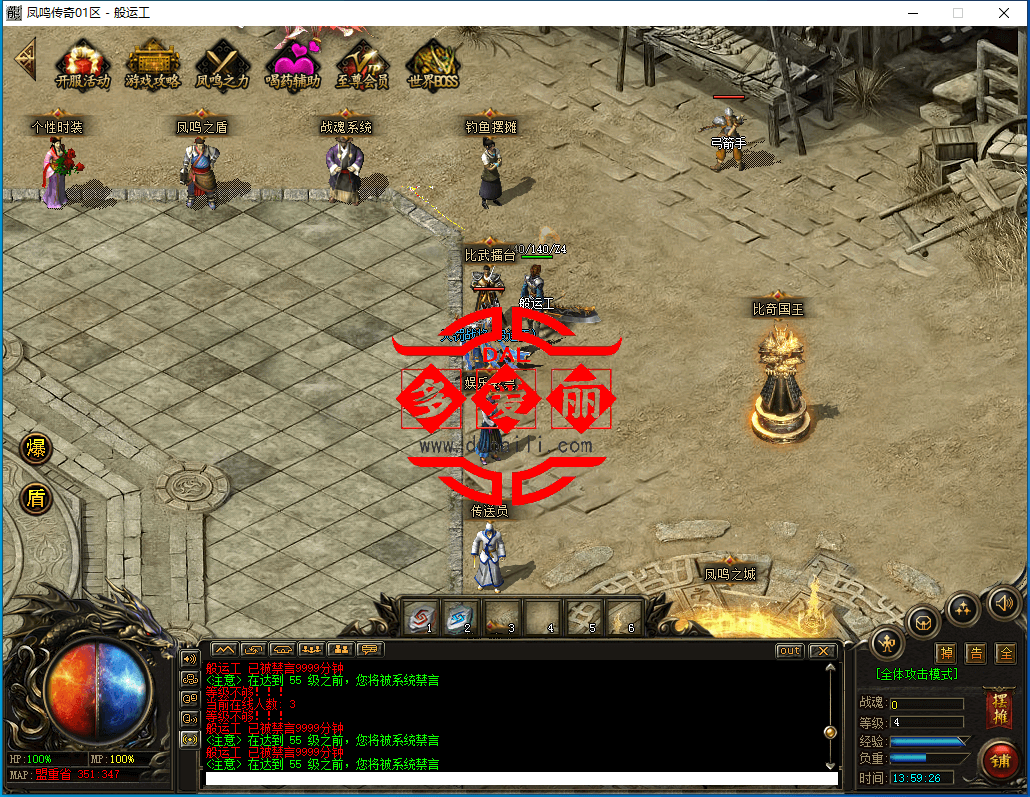Open the 开服活动 gift box menu

83,64
